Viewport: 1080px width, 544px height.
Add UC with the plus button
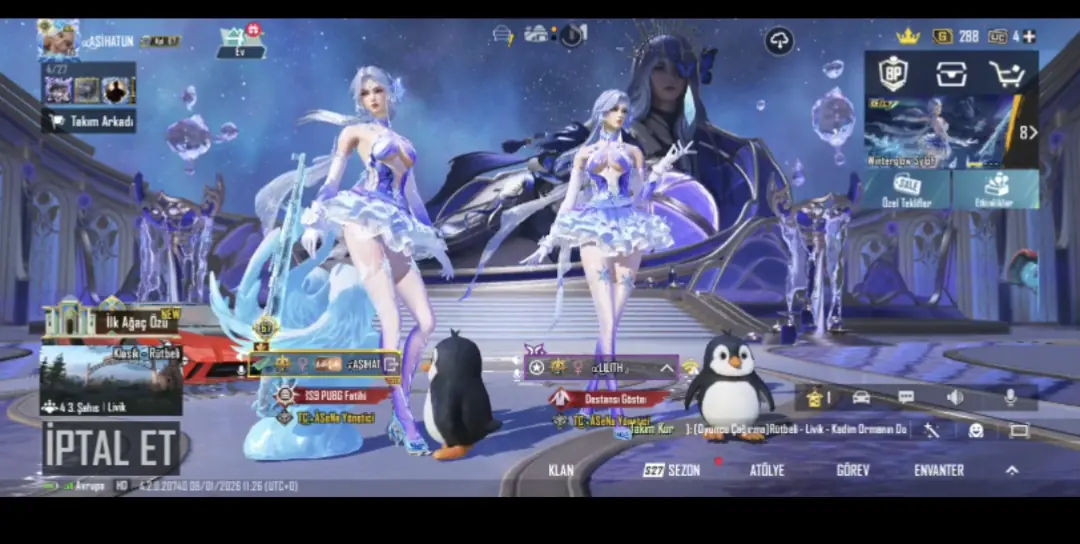pyautogui.click(x=1028, y=36)
